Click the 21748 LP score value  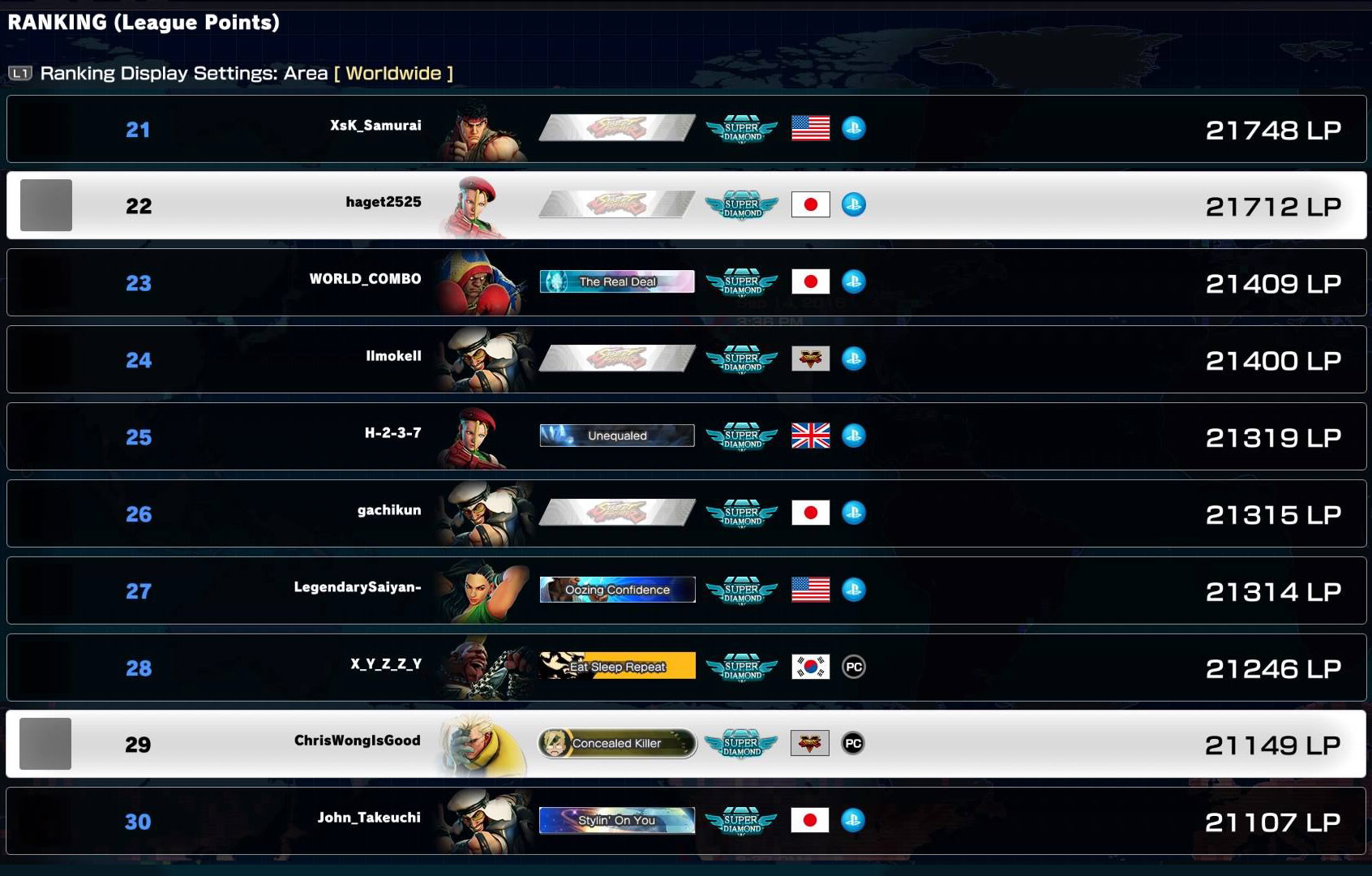pos(1273,128)
